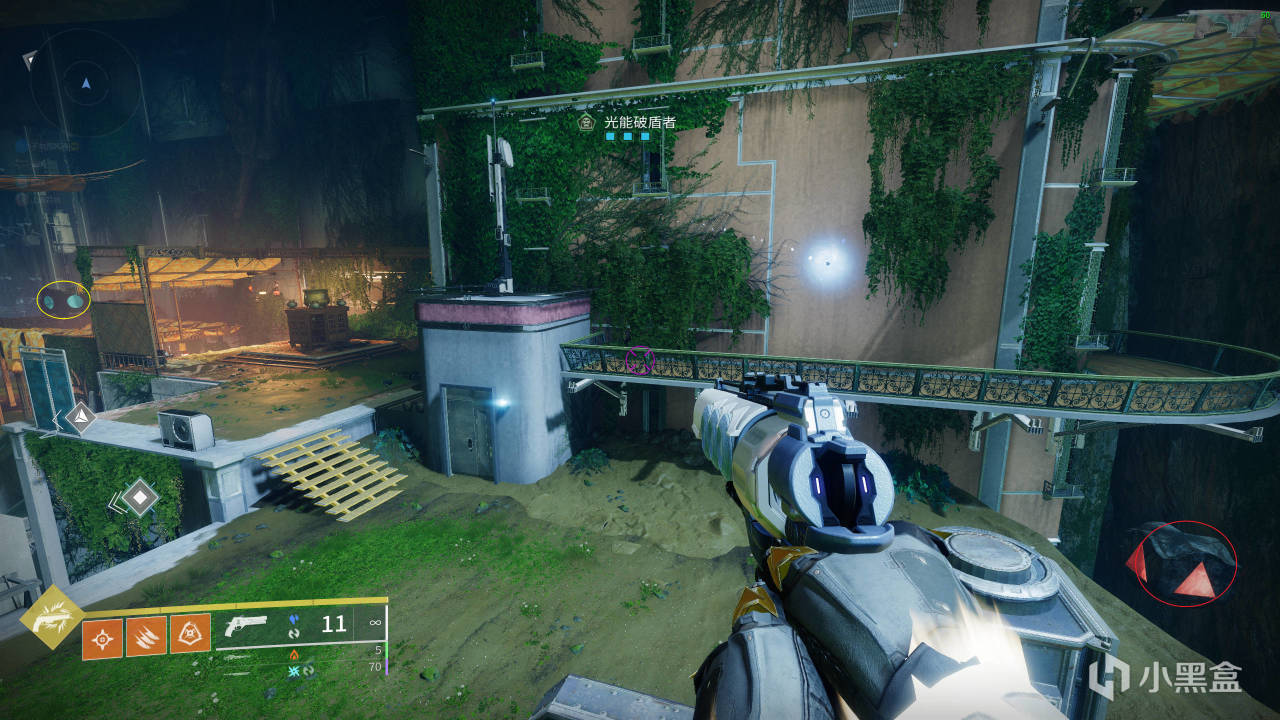Screen dimensions: 1280x720
Task: Select the equipped hand cannon weapon icon
Action: (247, 625)
